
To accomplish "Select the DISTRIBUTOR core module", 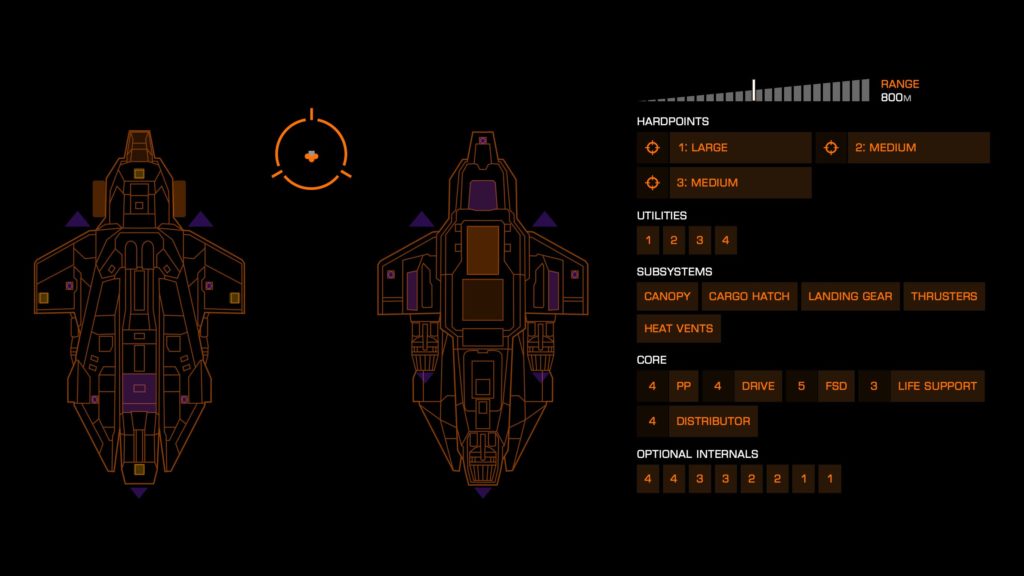I will 711,422.
